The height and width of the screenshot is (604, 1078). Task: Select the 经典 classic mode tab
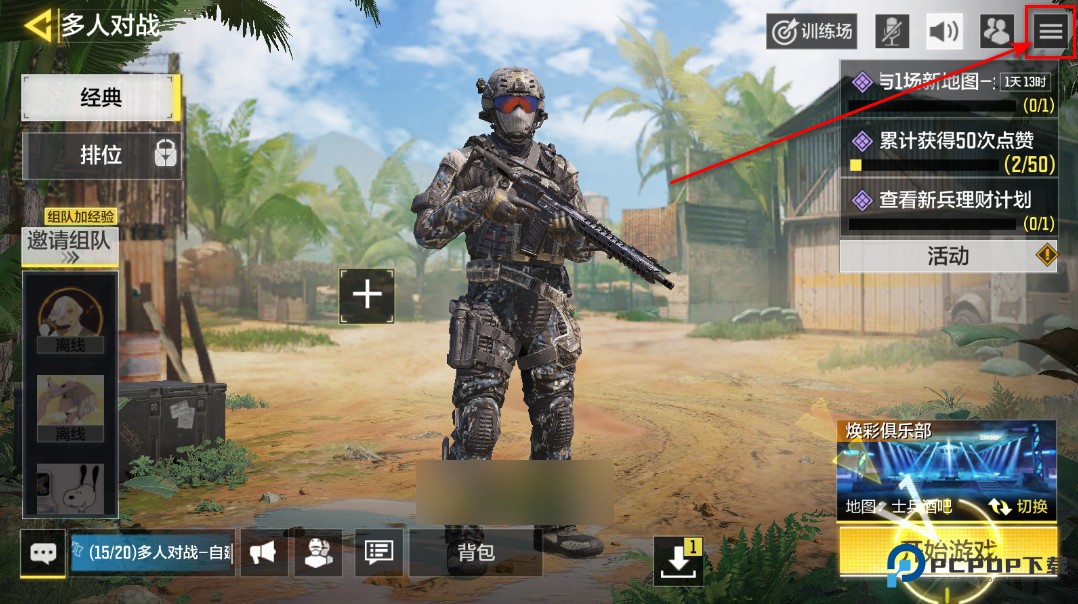101,97
